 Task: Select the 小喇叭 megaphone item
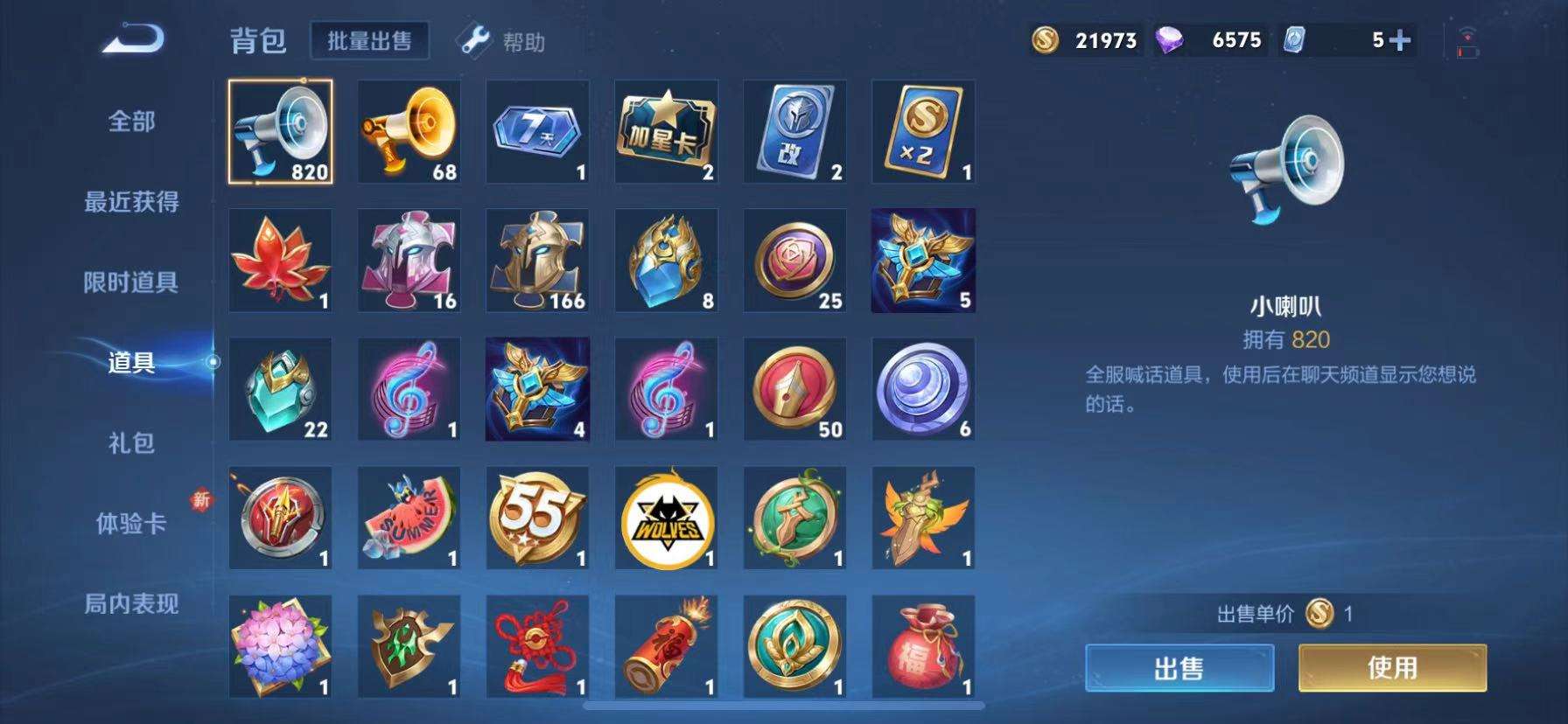(279, 131)
